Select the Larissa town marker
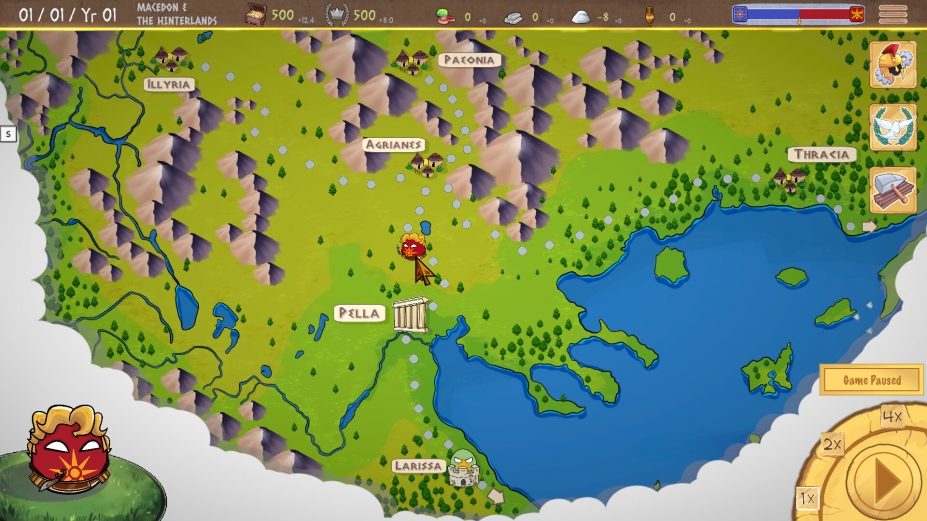 (x=463, y=466)
